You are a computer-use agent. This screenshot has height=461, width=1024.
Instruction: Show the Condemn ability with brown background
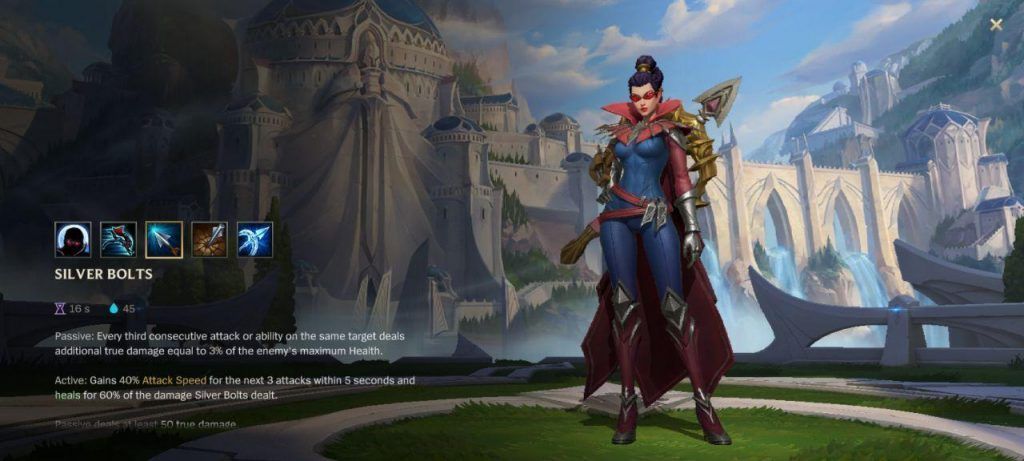coord(209,240)
